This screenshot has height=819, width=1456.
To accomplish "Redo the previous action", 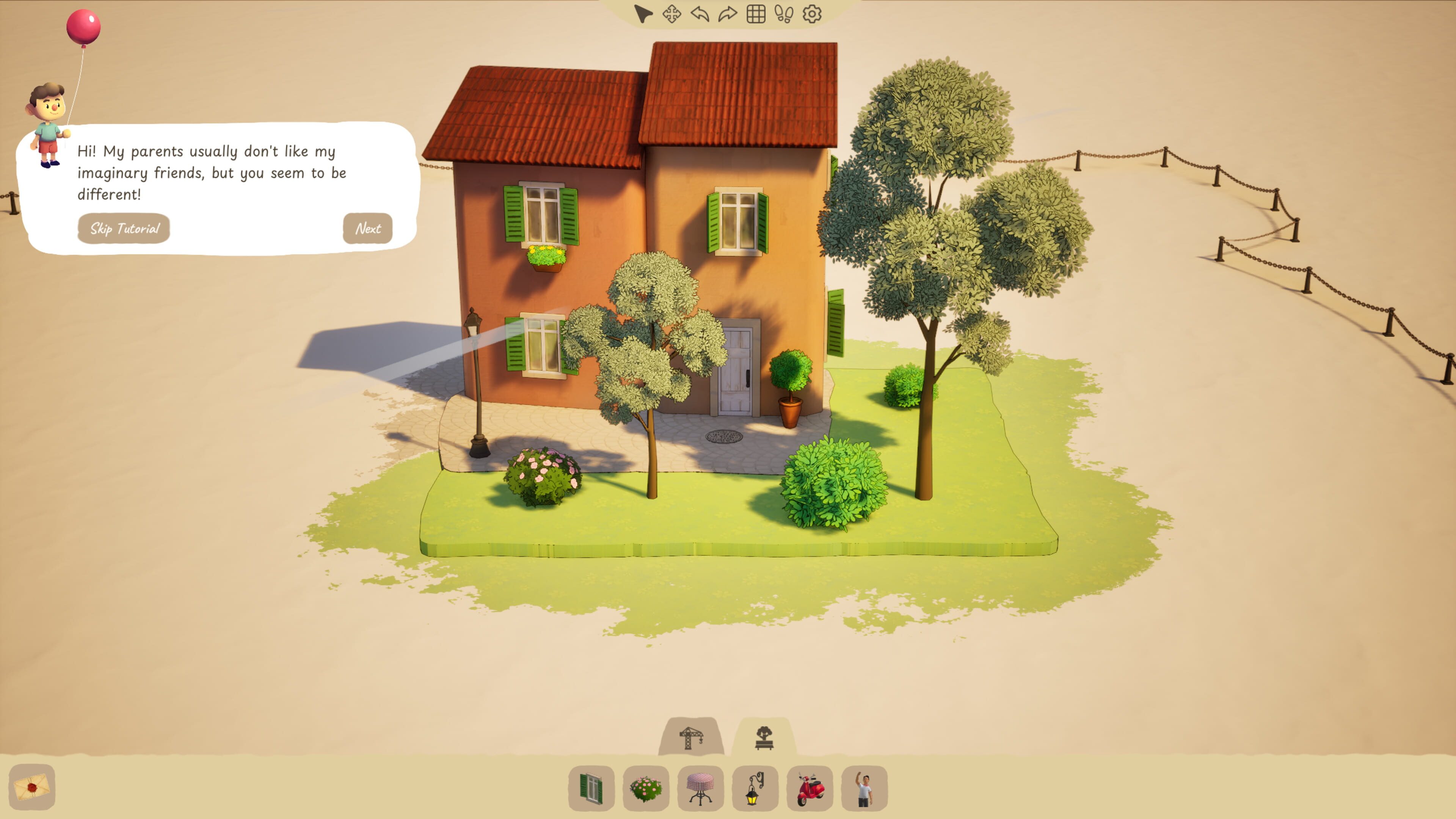I will [728, 14].
